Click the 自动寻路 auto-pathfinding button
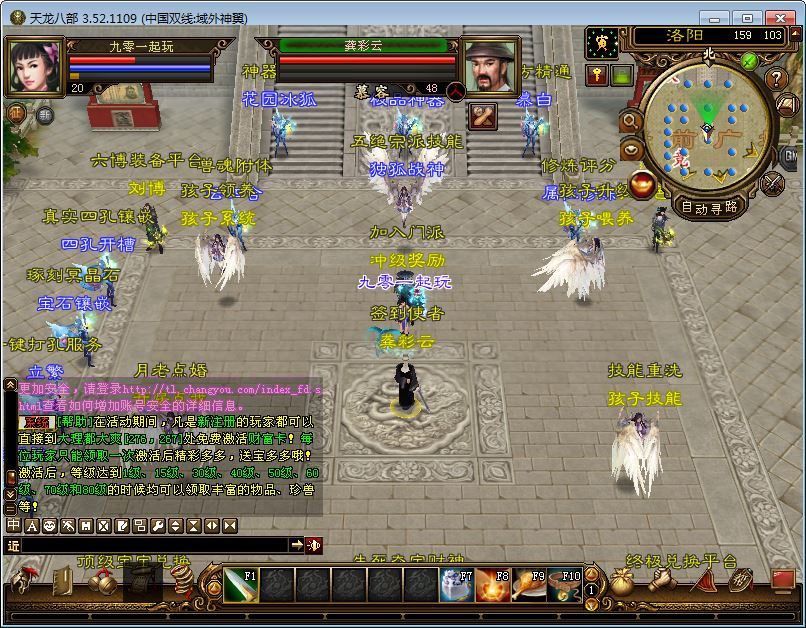The height and width of the screenshot is (628, 806). pos(709,208)
